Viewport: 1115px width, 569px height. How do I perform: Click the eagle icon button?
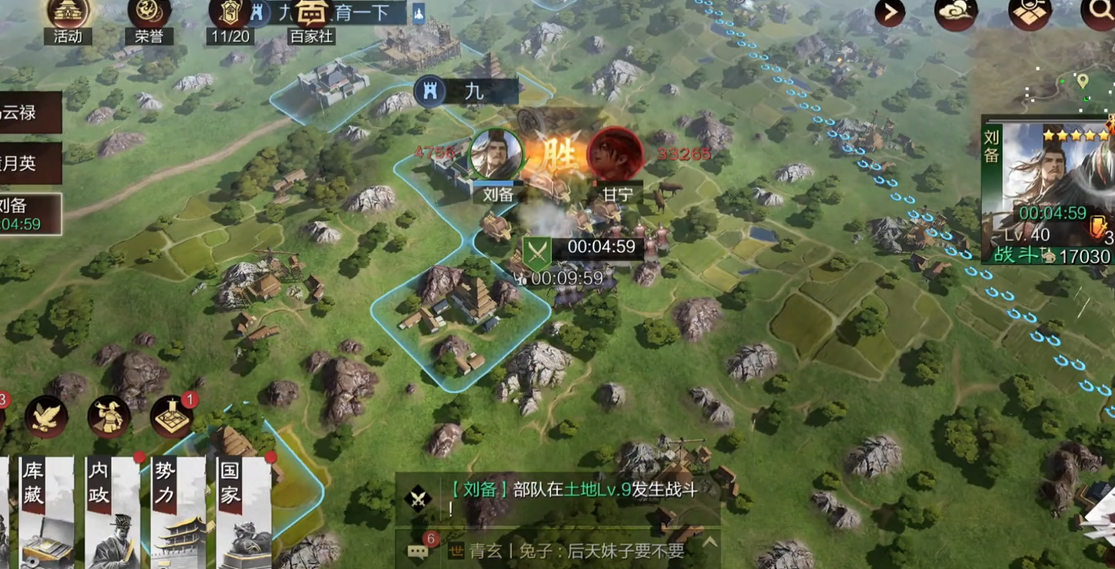point(46,416)
